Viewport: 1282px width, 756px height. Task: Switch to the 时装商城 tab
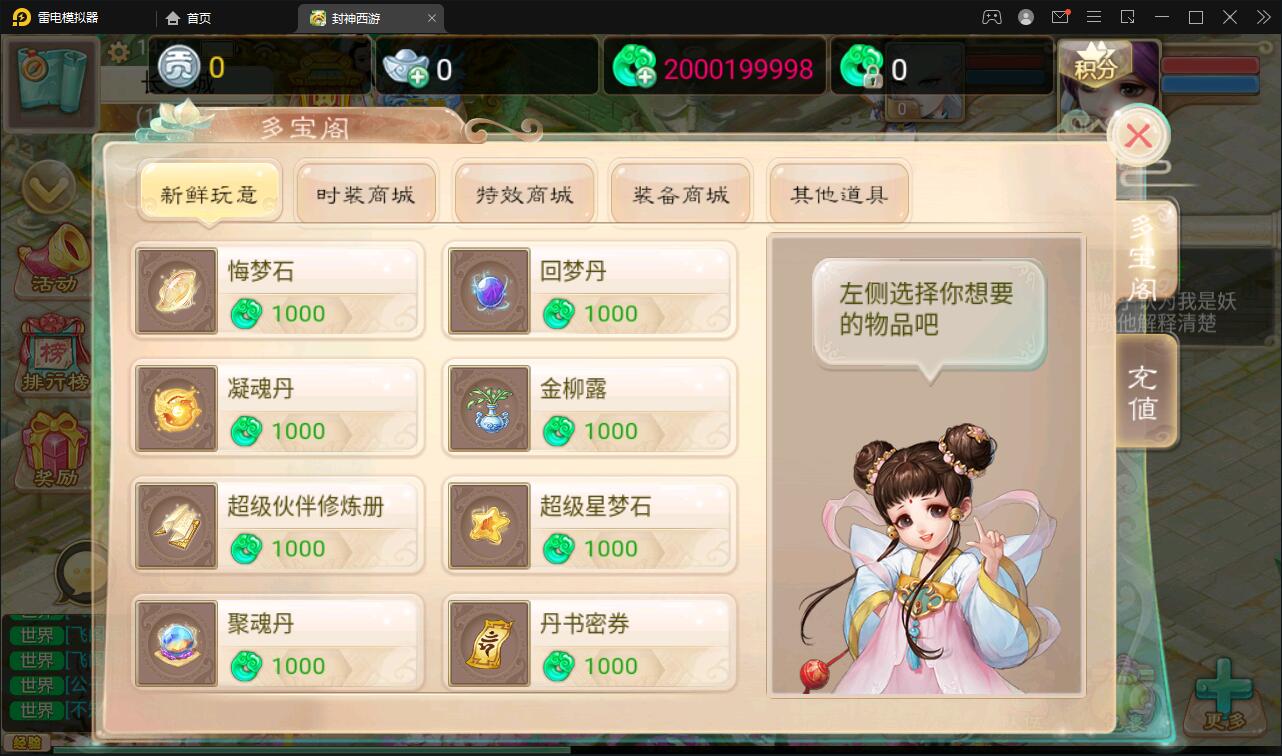[366, 194]
